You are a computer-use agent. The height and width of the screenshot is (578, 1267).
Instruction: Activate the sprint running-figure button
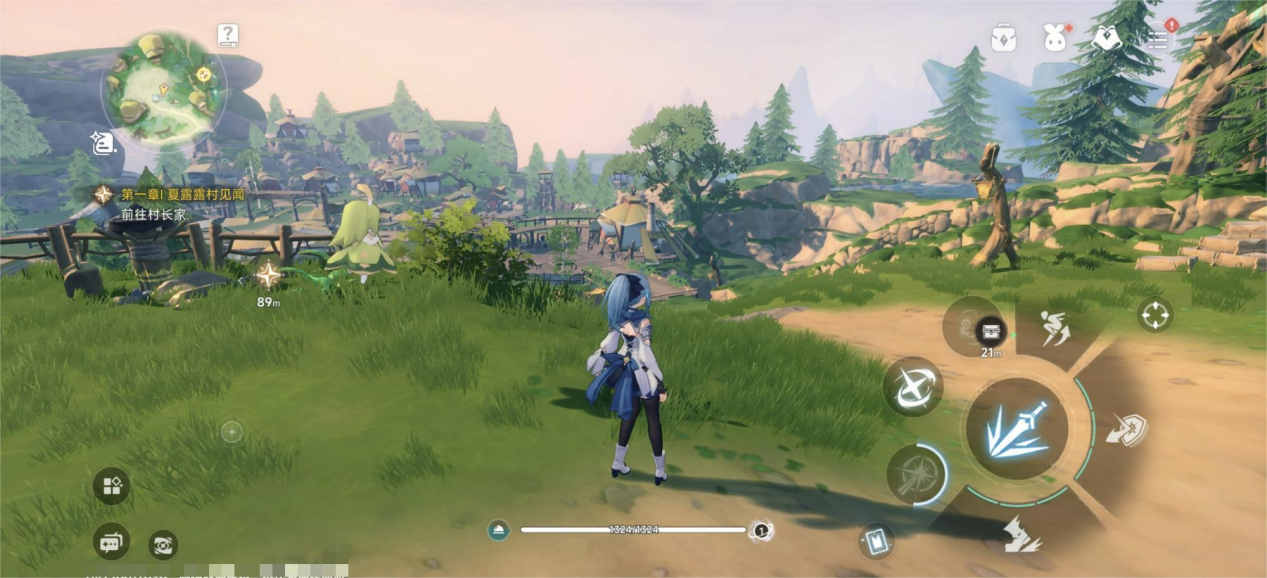point(1056,330)
